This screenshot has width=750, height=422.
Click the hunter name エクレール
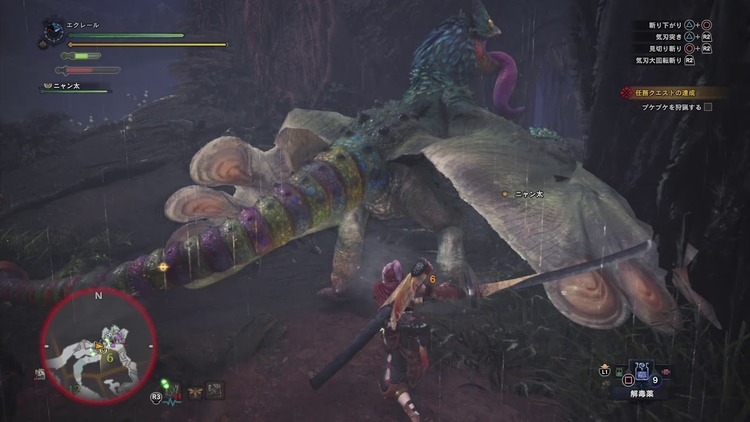pos(84,25)
